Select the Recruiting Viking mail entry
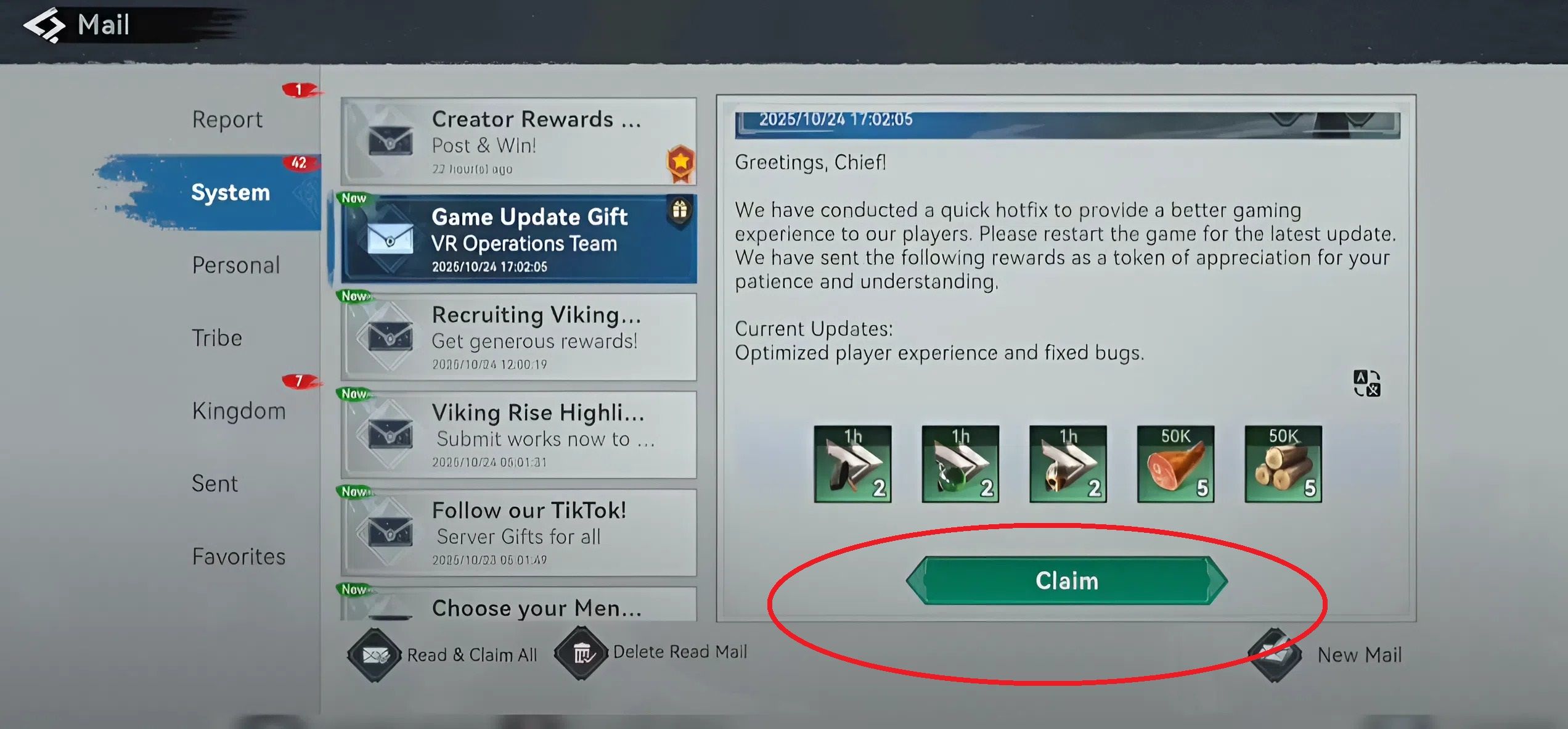Viewport: 1568px width, 729px height. click(520, 336)
